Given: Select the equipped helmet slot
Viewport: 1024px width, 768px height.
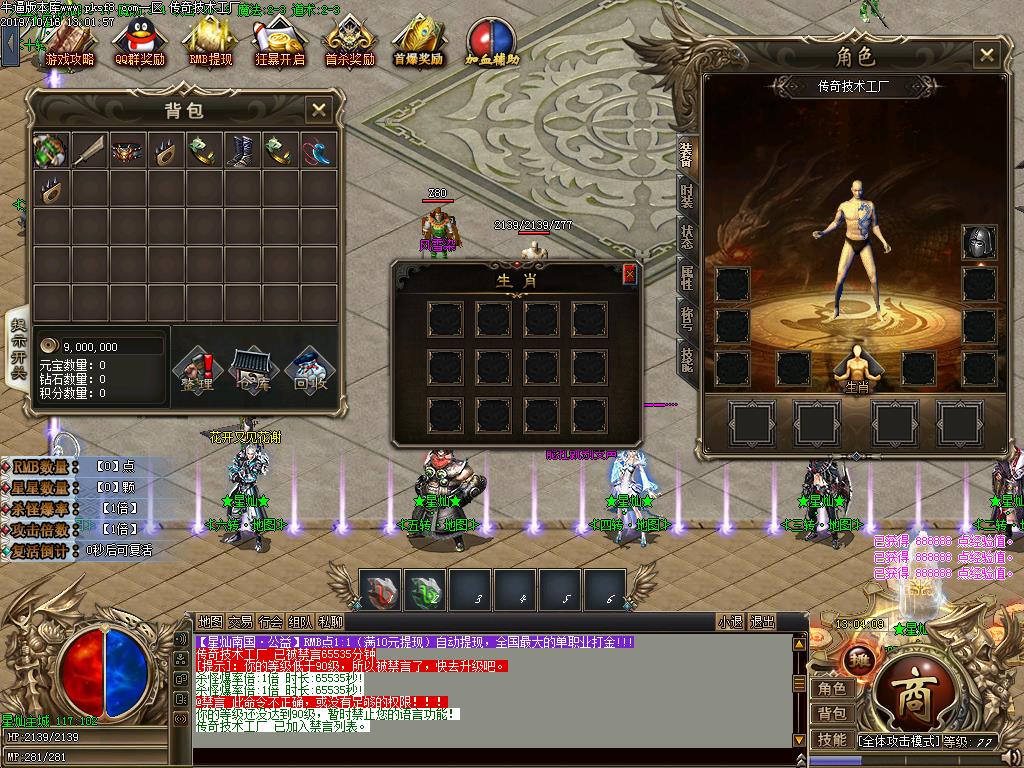Looking at the screenshot, I should (979, 243).
